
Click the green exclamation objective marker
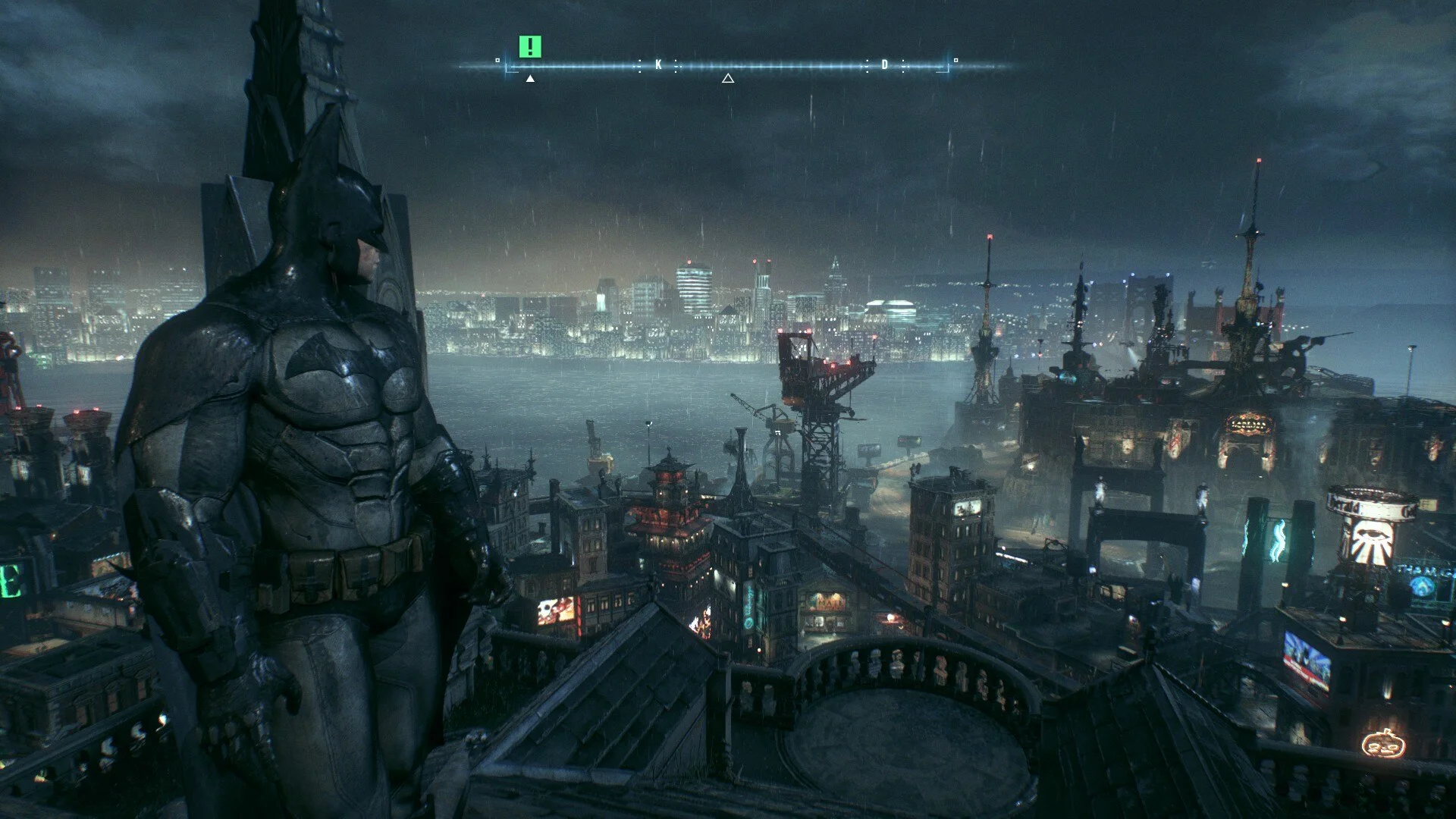530,47
